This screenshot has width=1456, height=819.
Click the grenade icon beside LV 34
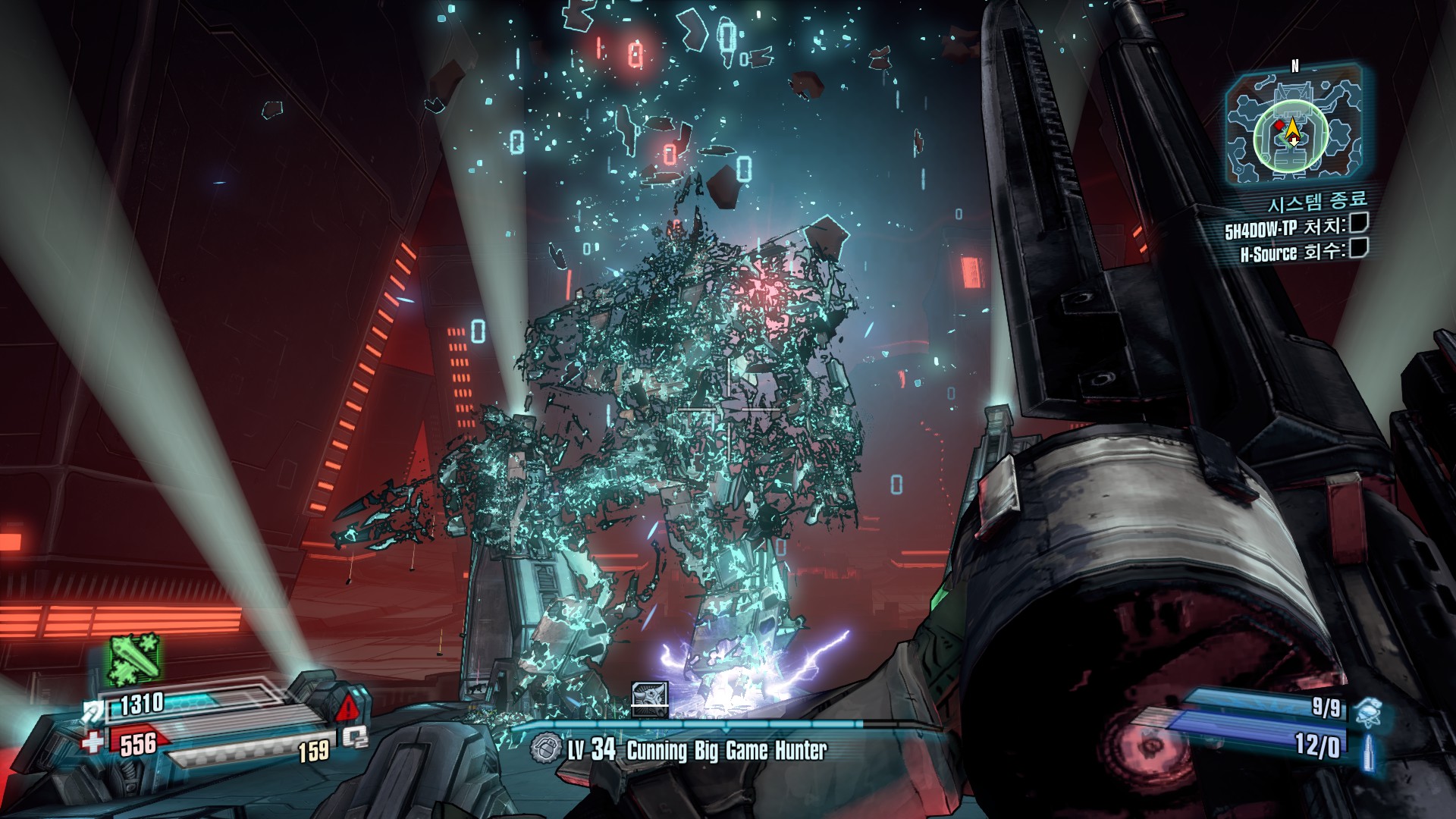point(544,749)
